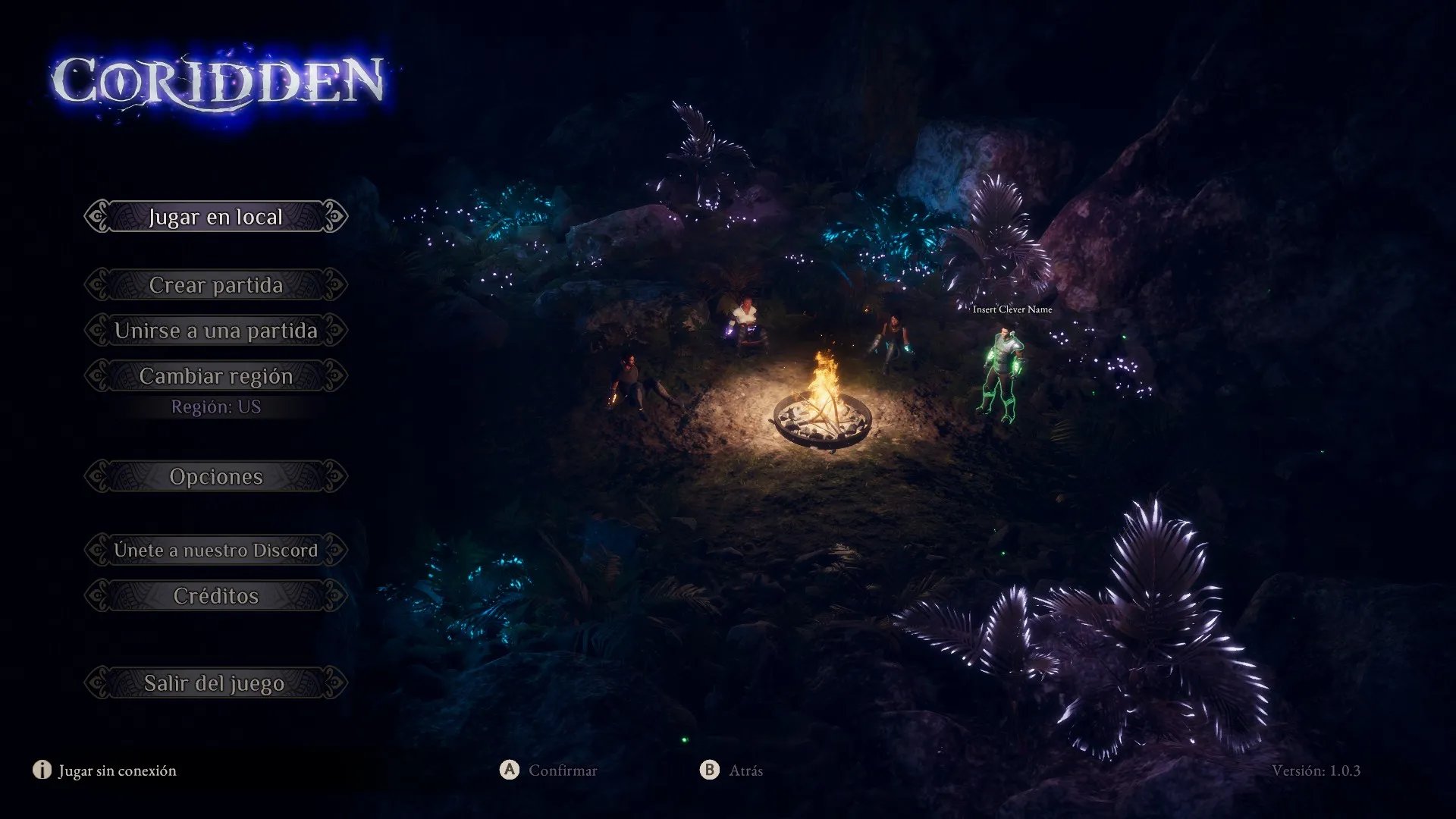Follow the Únete a nuestro Discord link
Image resolution: width=1456 pixels, height=819 pixels.
(216, 550)
